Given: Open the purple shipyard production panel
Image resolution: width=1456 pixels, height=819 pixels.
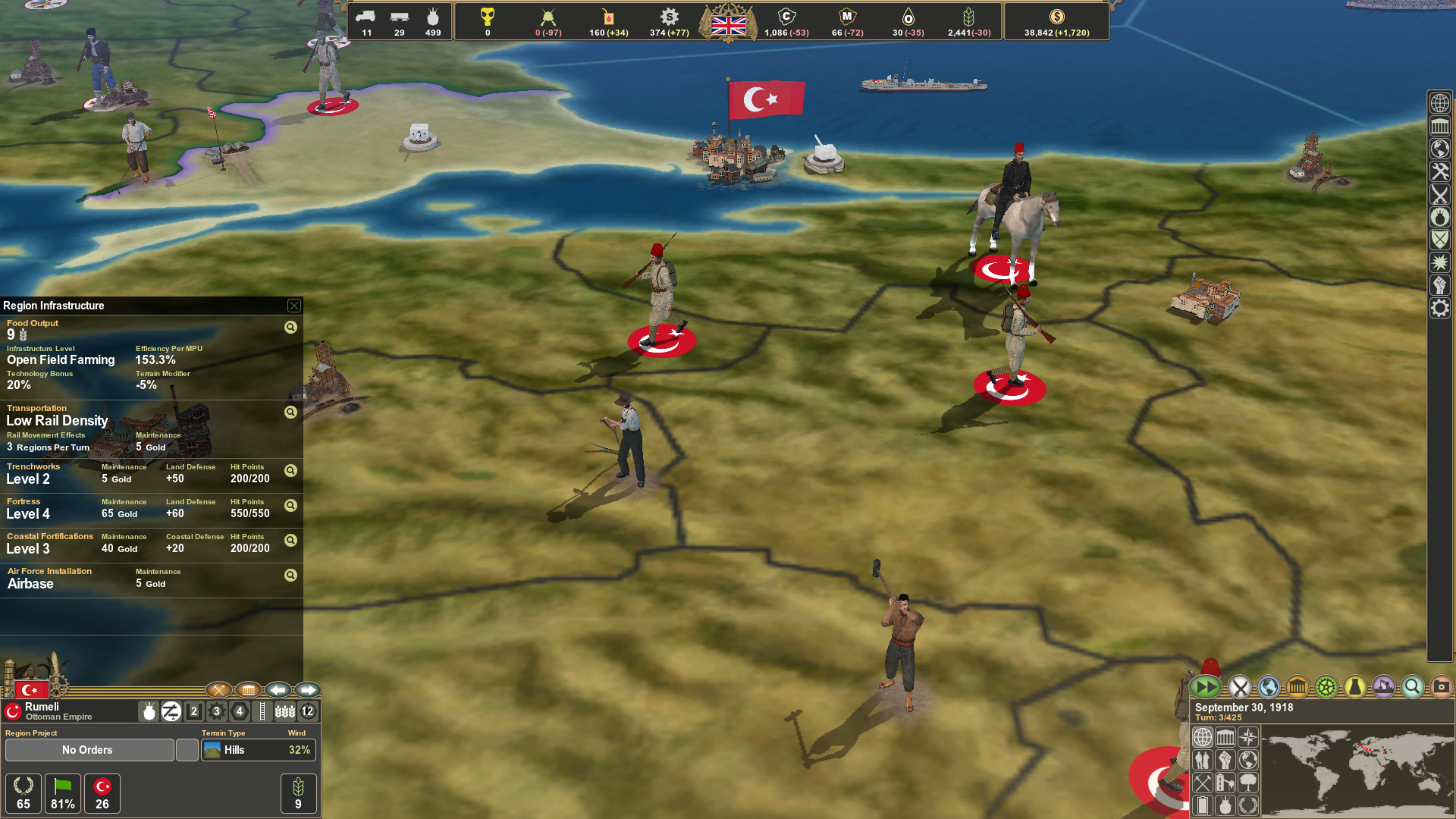Looking at the screenshot, I should point(1383,687).
